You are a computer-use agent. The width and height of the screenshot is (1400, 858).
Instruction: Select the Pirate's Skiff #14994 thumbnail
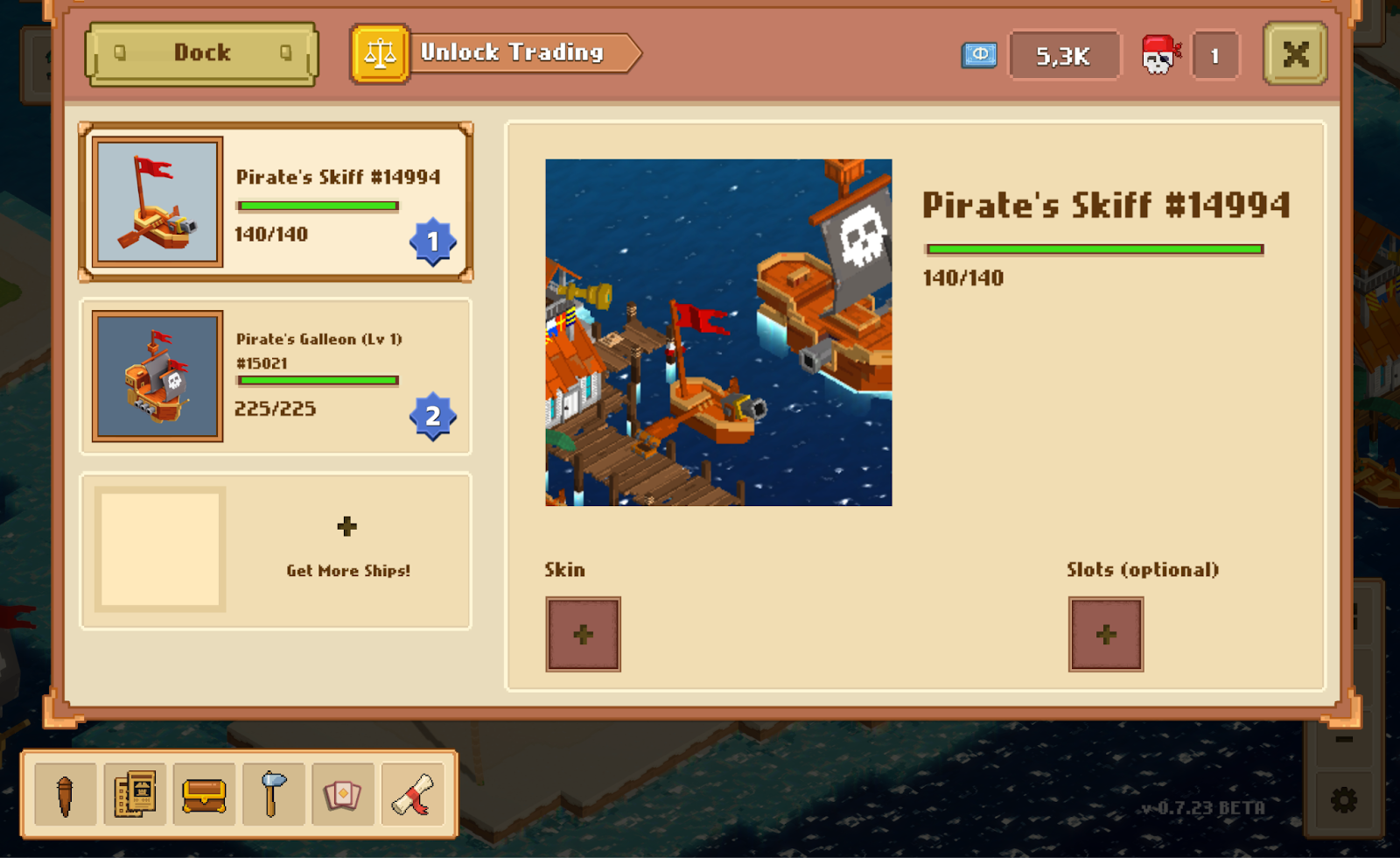[x=158, y=202]
